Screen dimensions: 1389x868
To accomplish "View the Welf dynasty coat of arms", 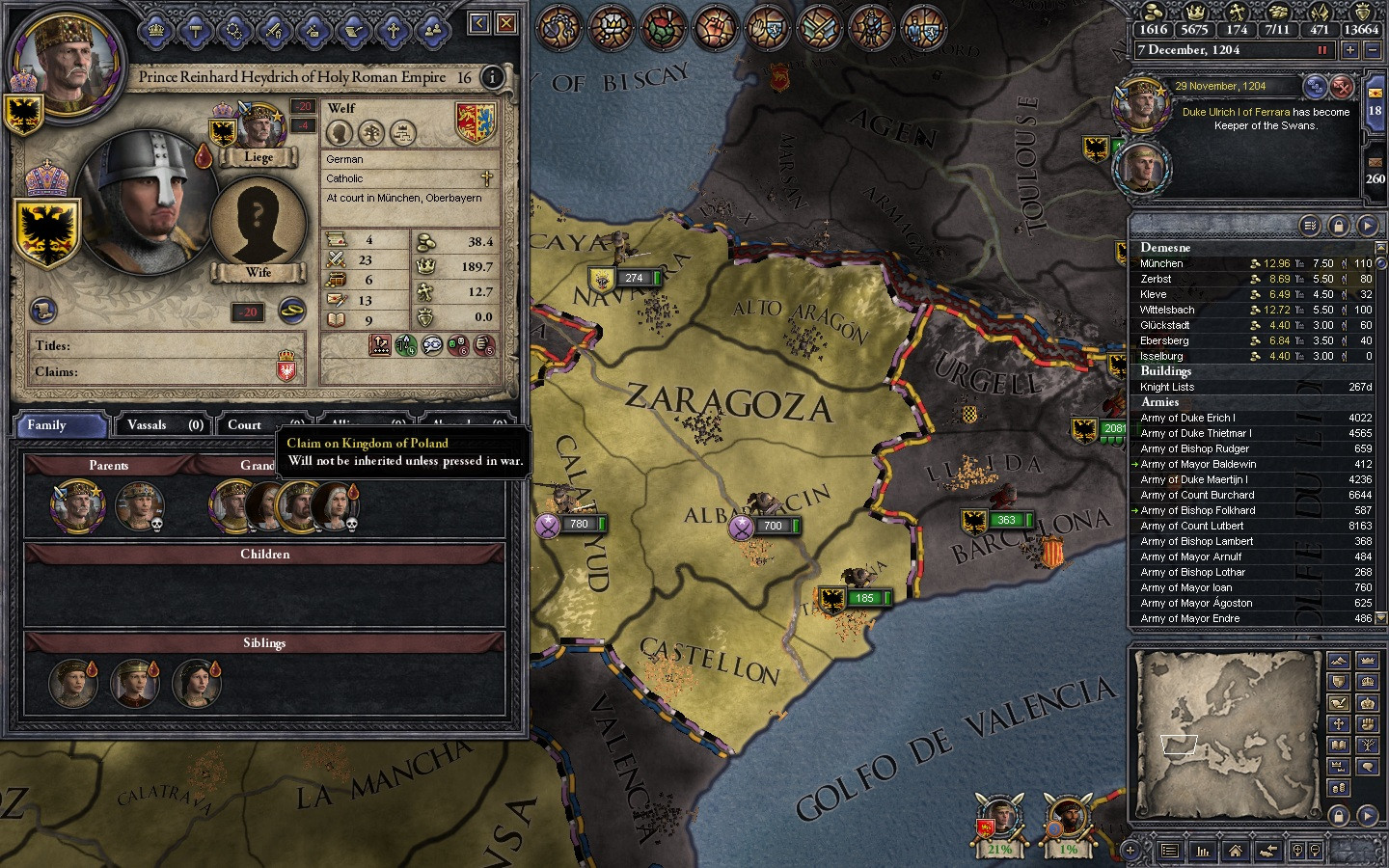I will 475,123.
